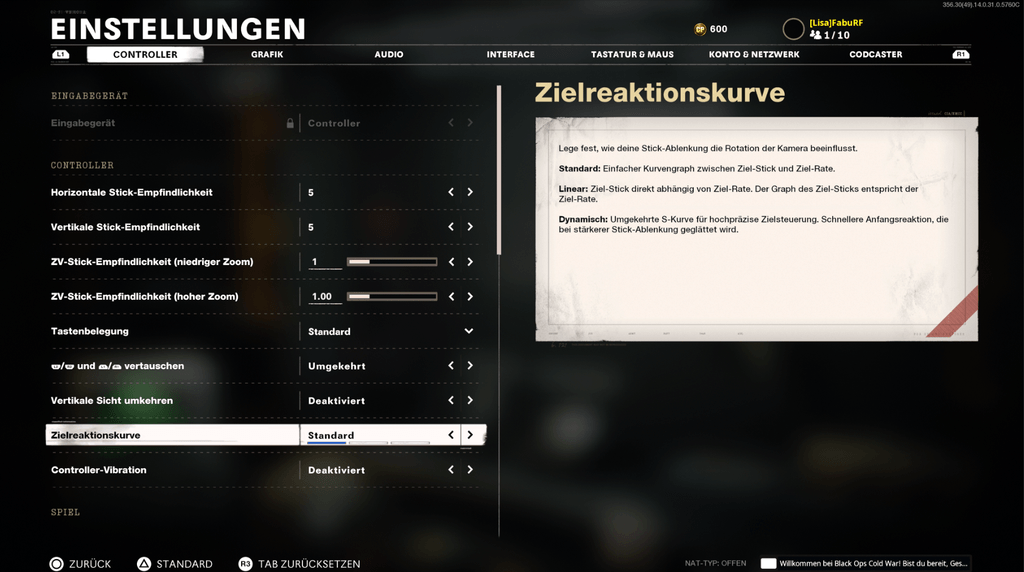Click the Zurück back button
1024x572 pixels.
point(81,564)
